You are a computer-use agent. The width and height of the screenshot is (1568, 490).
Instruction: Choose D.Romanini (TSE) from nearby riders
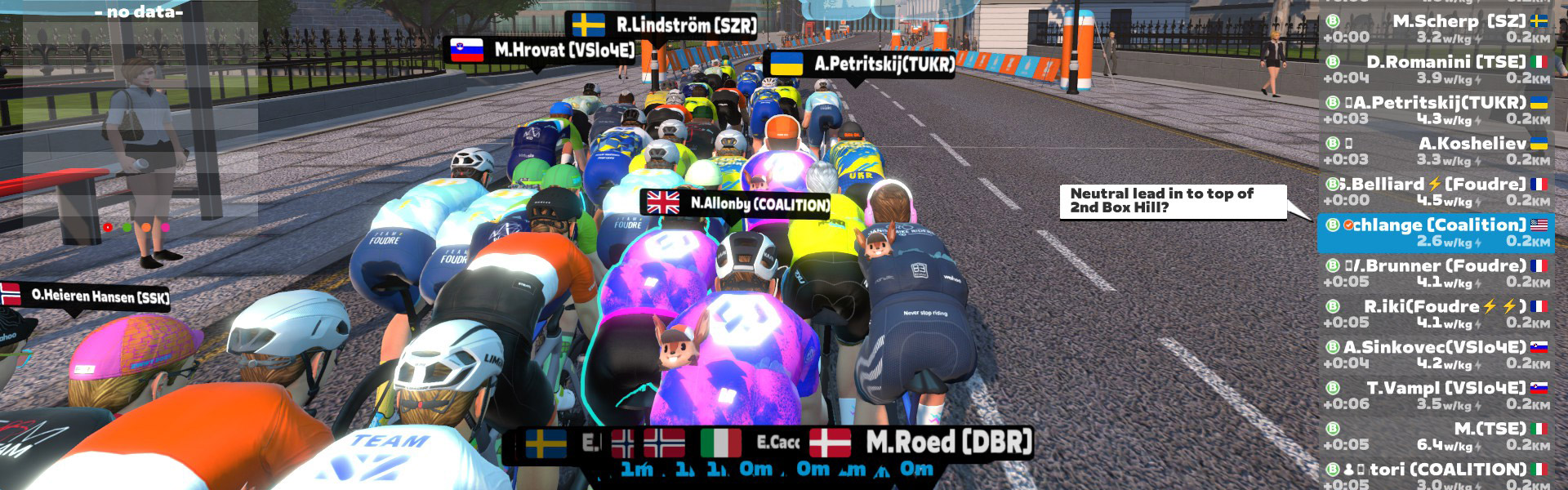click(1437, 69)
